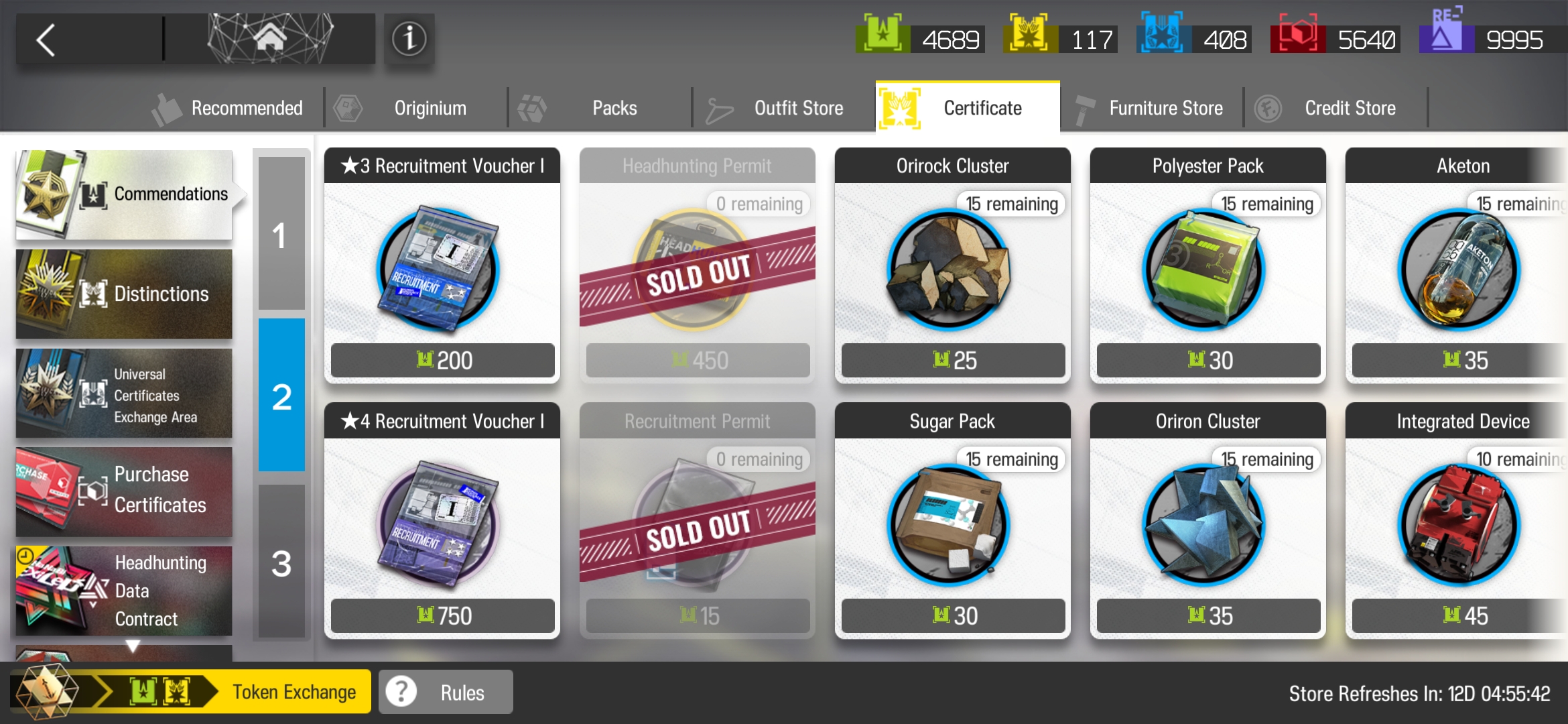Choose the Distinctions certificate category
The height and width of the screenshot is (724, 1568).
pos(124,294)
